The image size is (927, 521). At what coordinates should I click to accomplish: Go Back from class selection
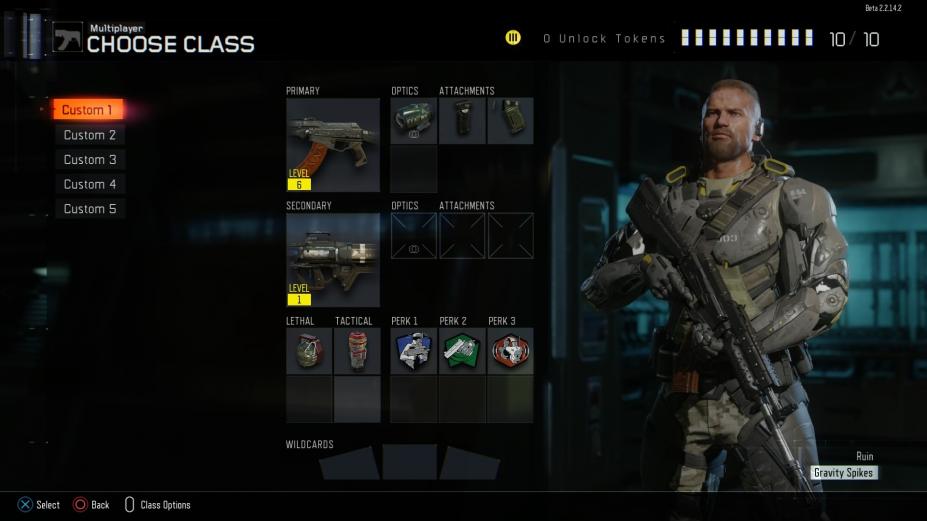click(x=91, y=505)
